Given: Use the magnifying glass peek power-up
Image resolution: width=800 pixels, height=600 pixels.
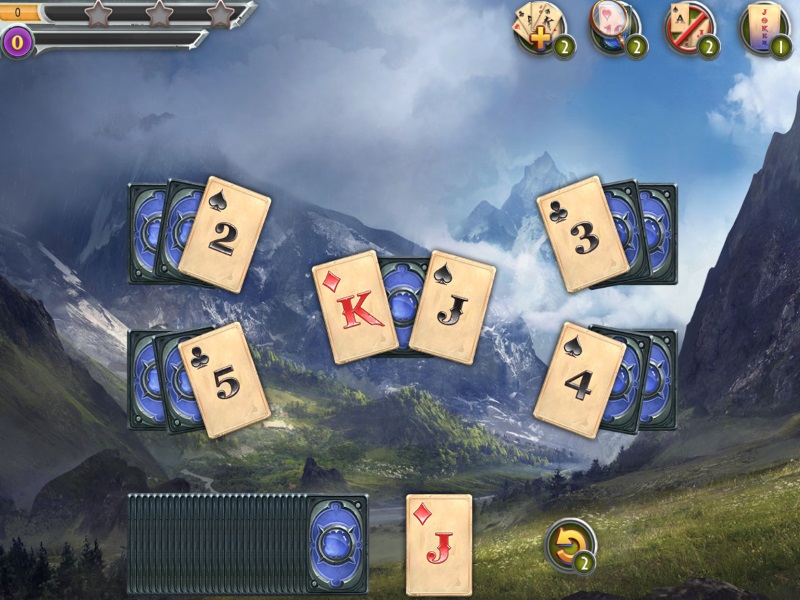Looking at the screenshot, I should pos(613,27).
